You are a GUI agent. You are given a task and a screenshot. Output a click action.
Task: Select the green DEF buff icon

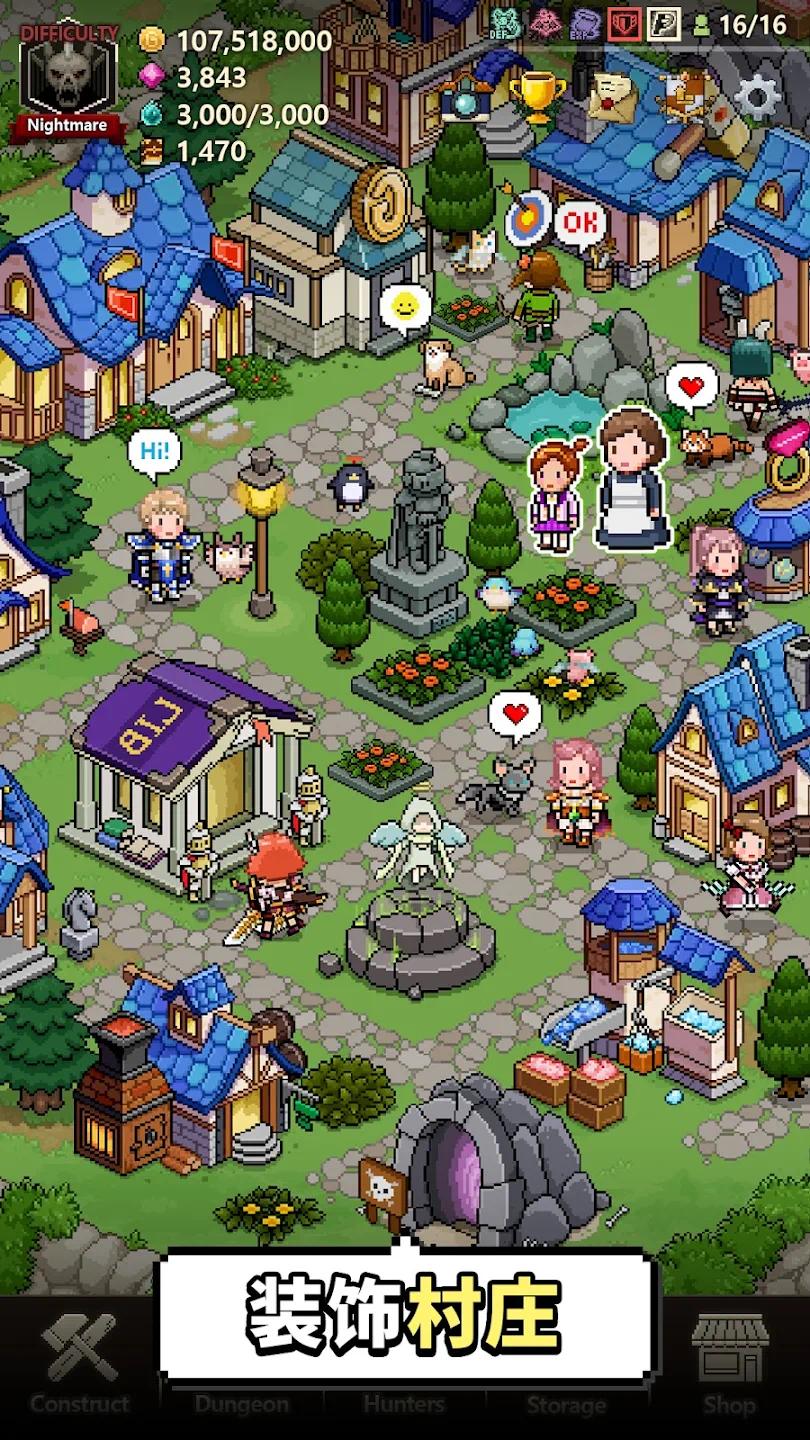tap(504, 23)
